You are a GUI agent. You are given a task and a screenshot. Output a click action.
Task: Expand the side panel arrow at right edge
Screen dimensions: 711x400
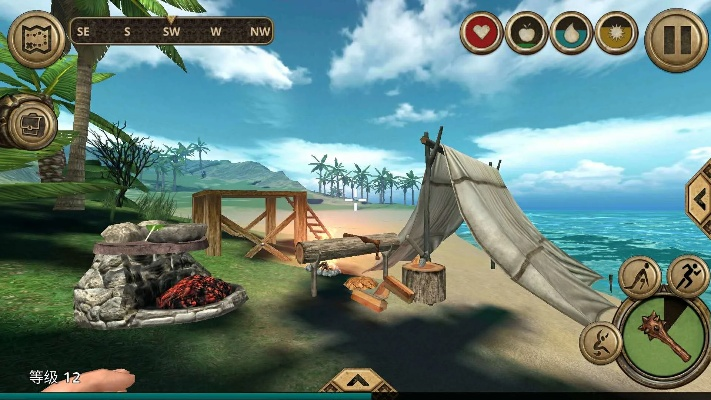coord(698,198)
